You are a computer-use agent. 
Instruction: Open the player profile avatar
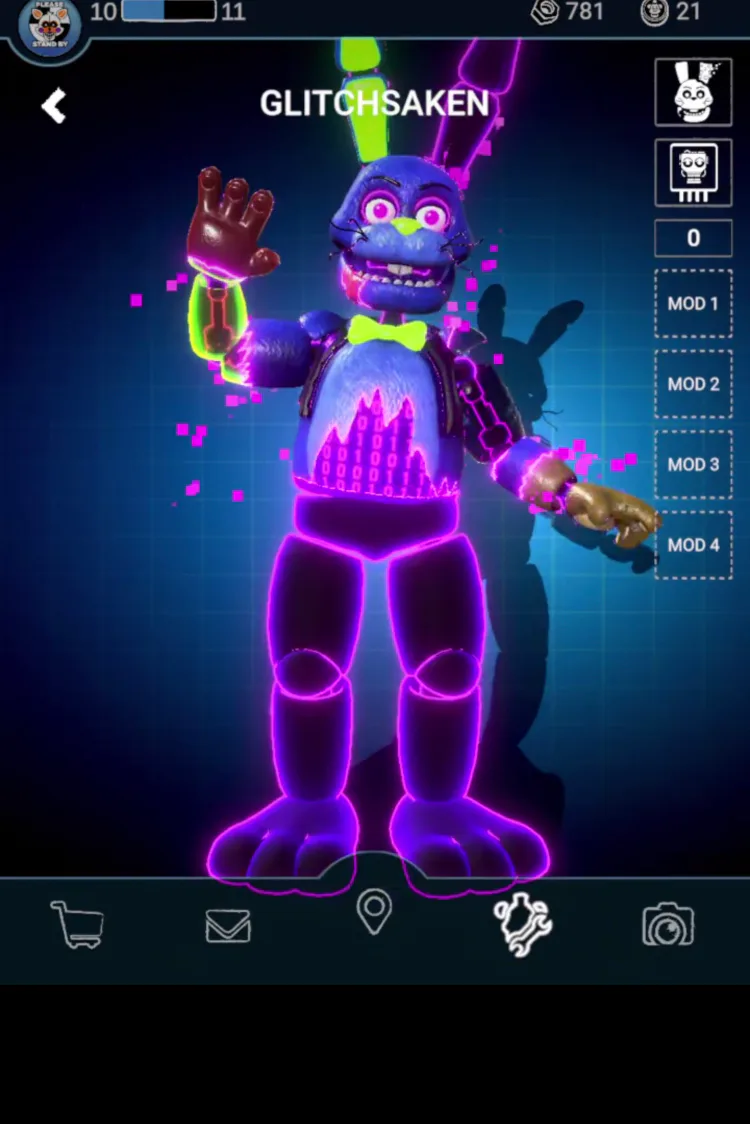[48, 26]
